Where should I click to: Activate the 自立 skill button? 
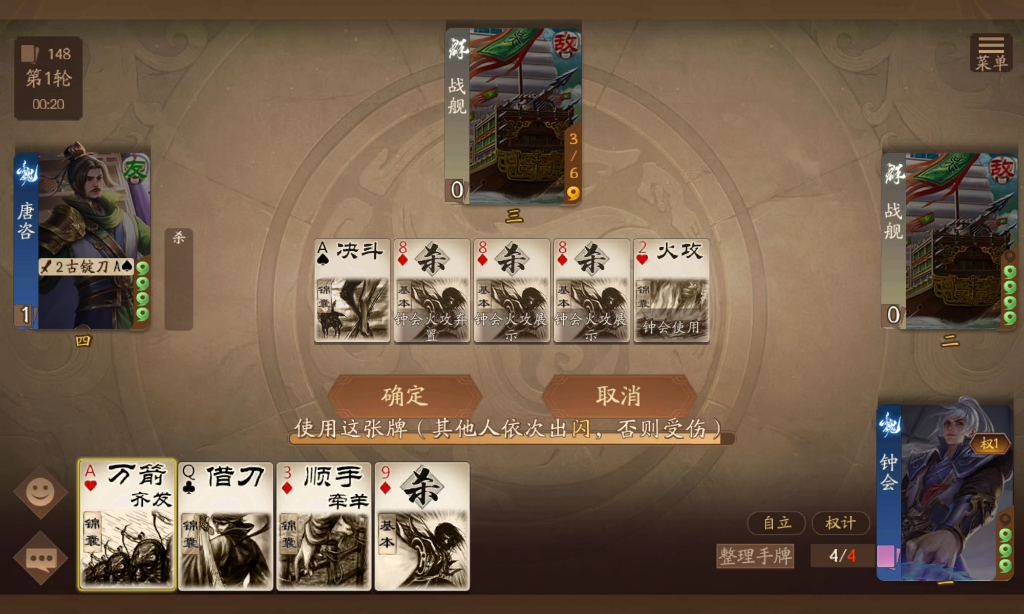pos(777,523)
